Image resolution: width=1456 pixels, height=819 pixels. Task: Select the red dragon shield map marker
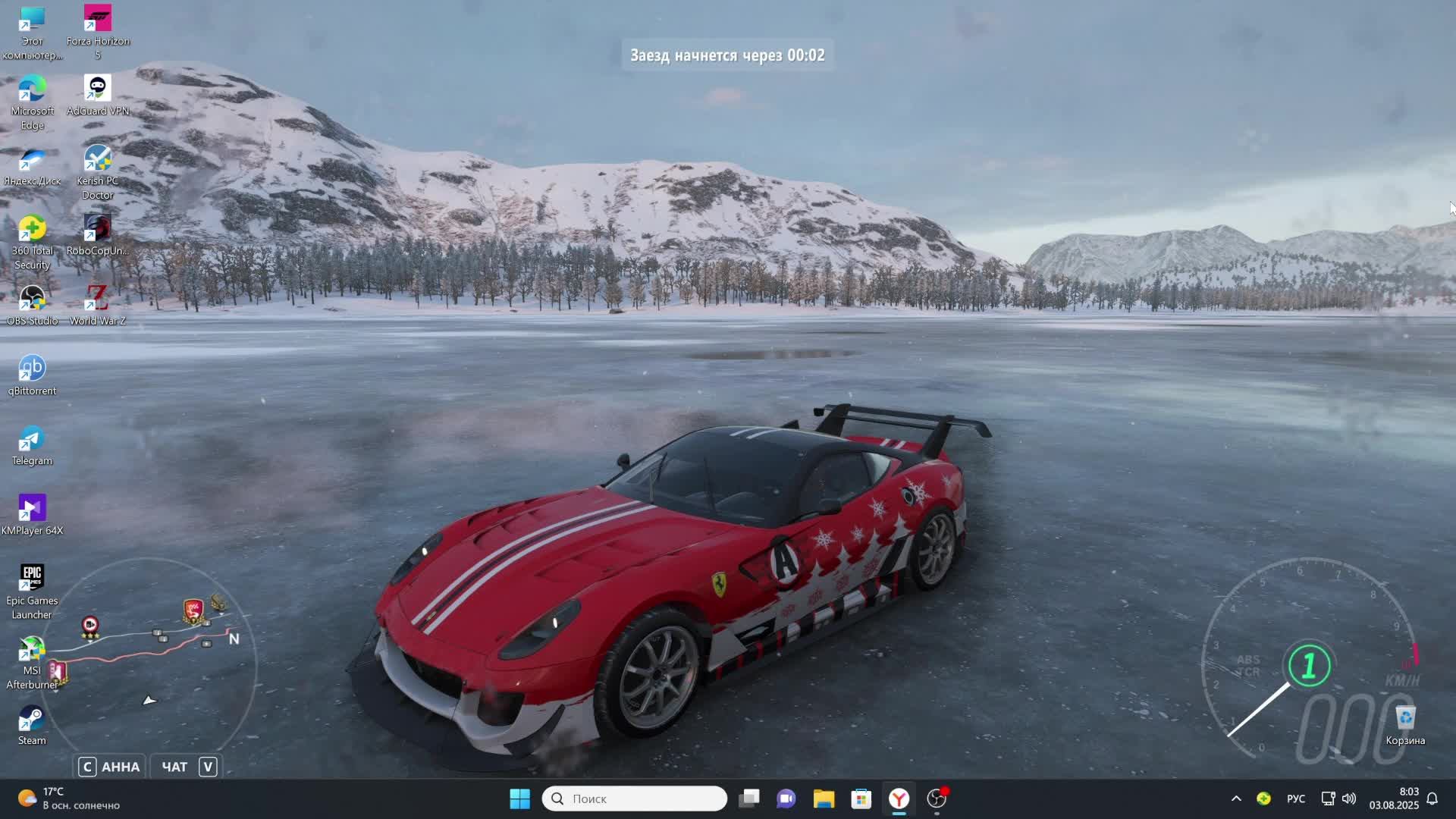point(193,610)
